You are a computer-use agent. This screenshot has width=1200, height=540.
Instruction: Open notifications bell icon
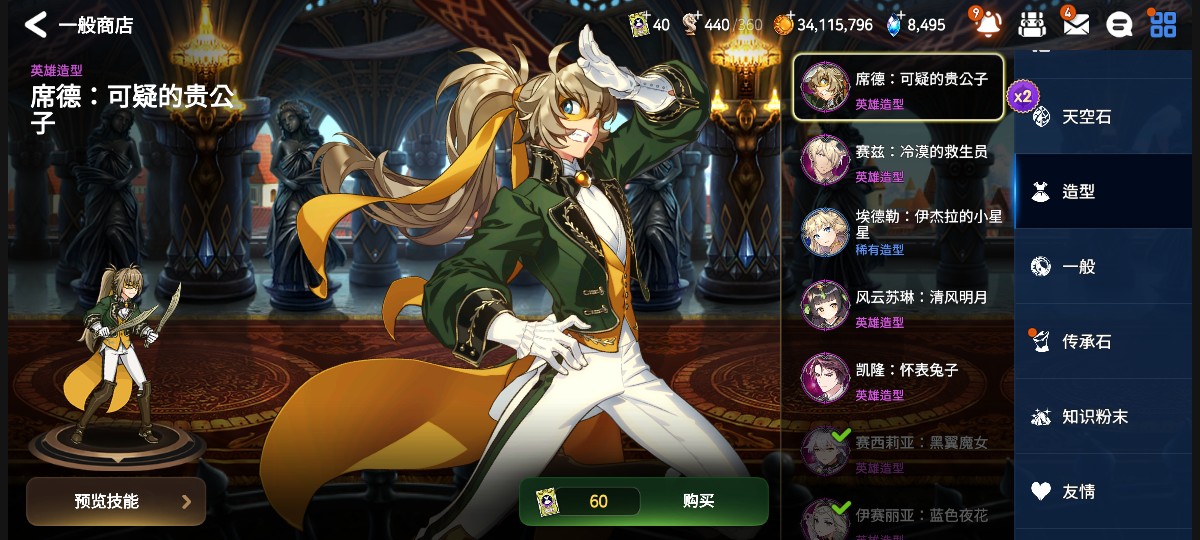(988, 25)
